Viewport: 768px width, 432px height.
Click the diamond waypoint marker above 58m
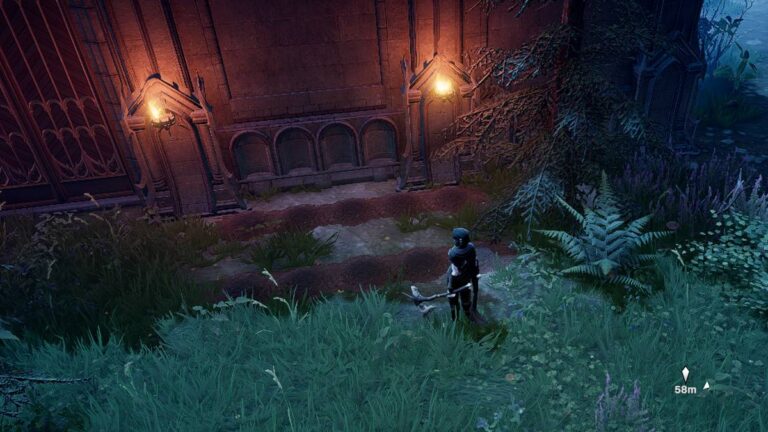tap(685, 373)
